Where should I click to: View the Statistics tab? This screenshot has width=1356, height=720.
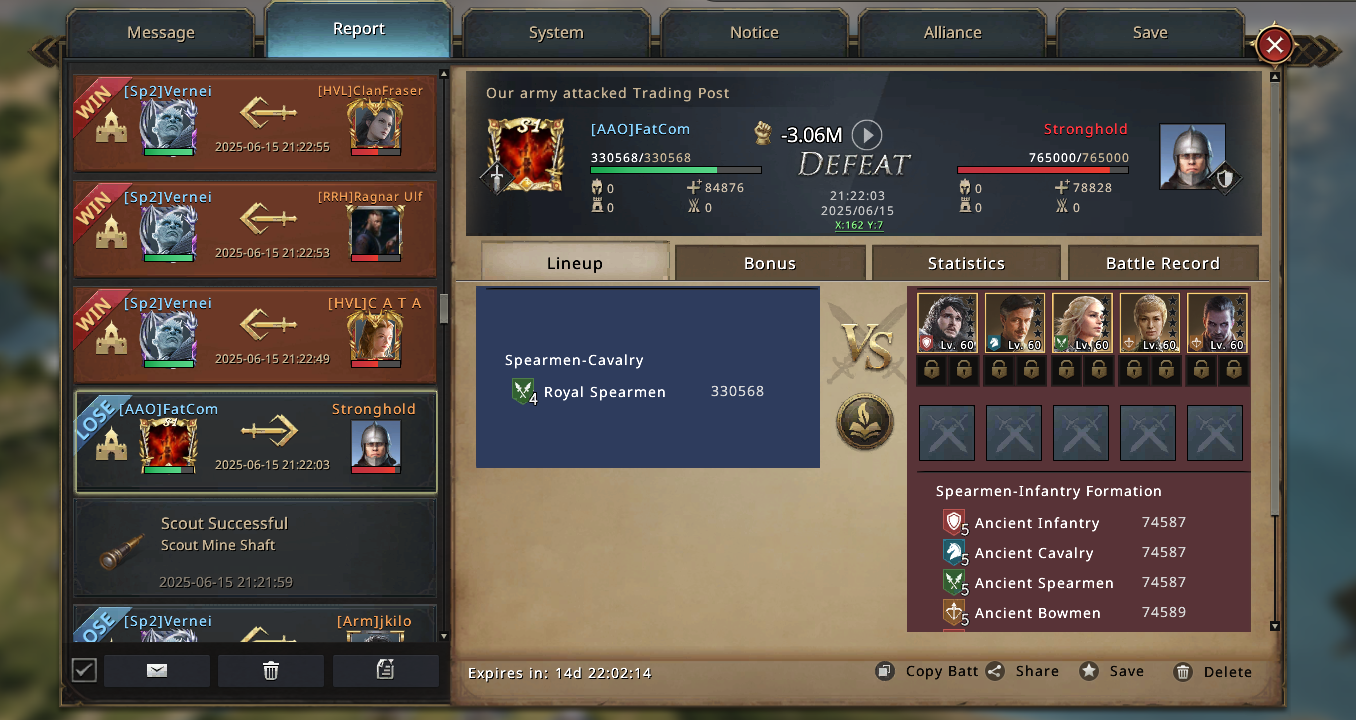tap(966, 263)
